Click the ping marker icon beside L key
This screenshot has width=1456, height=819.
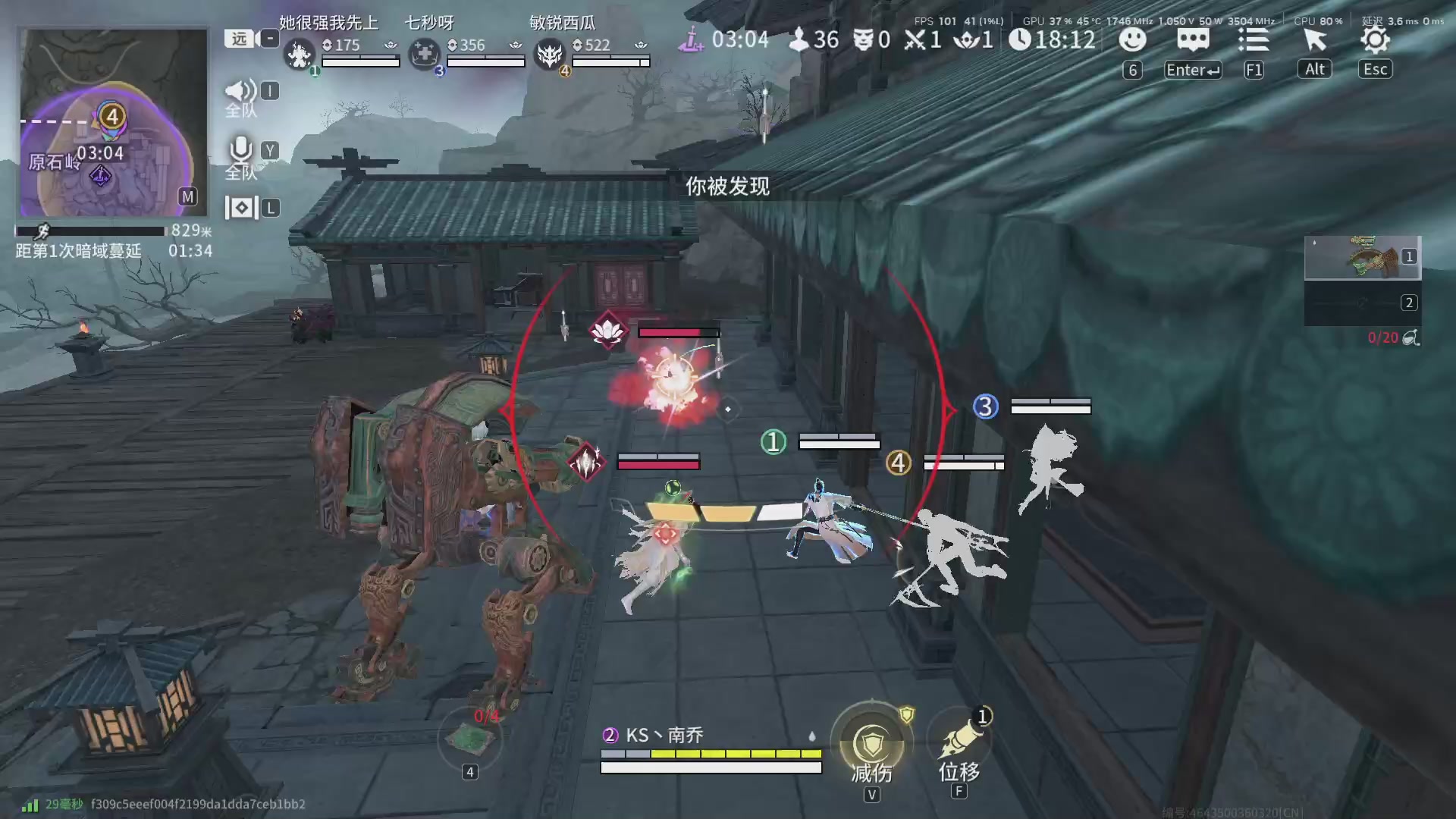tap(240, 206)
